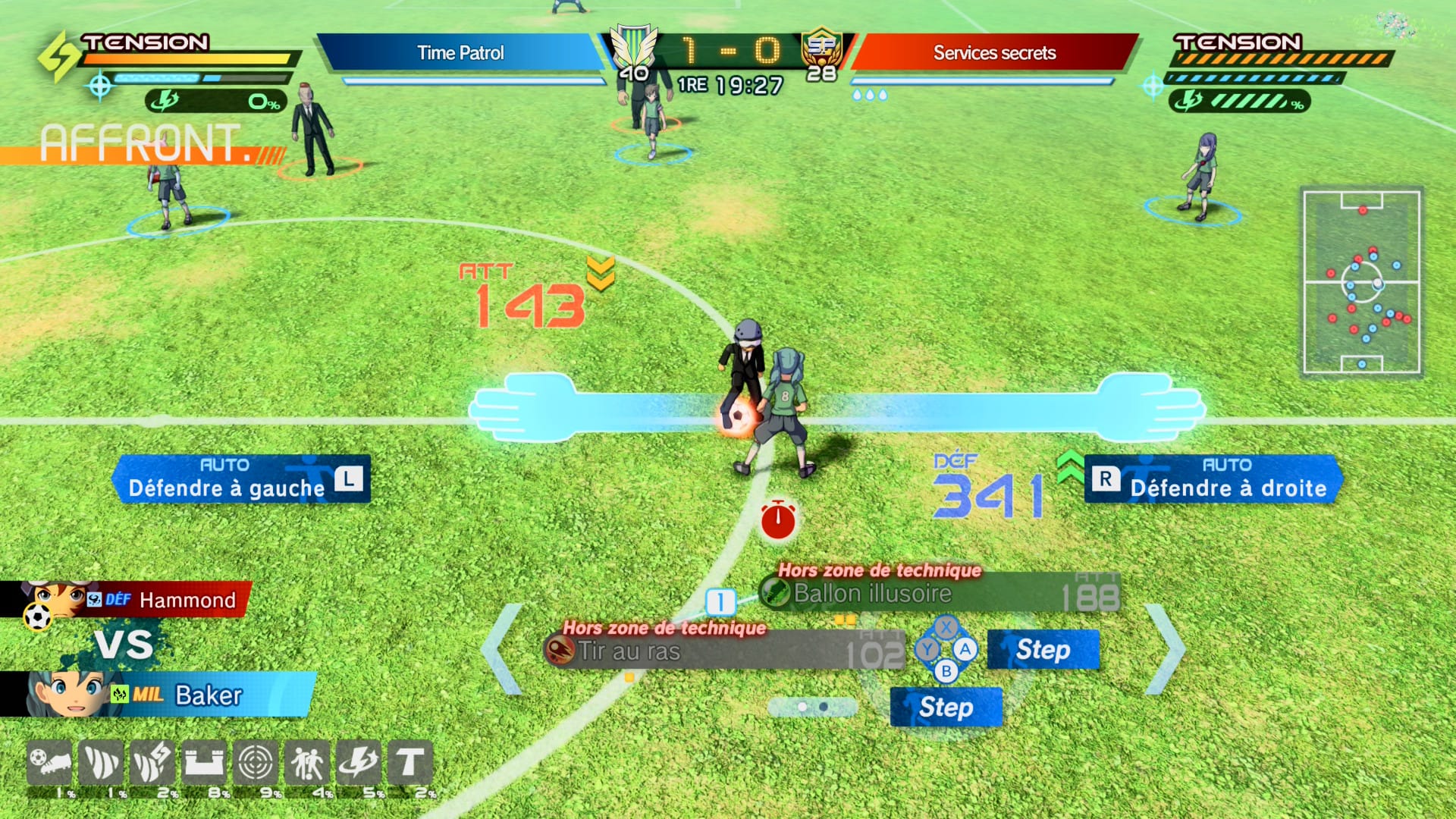
Task: Select the target crosshair passive icon
Action: click(256, 762)
